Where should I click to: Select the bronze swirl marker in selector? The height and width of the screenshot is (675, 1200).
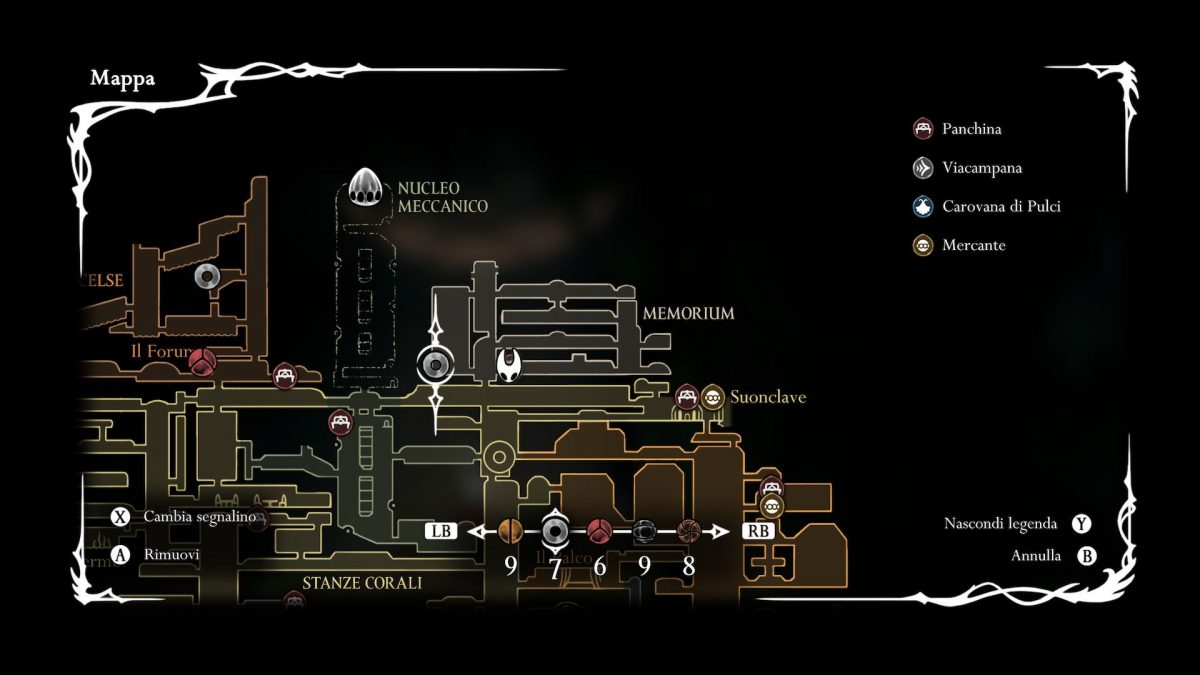coord(688,531)
